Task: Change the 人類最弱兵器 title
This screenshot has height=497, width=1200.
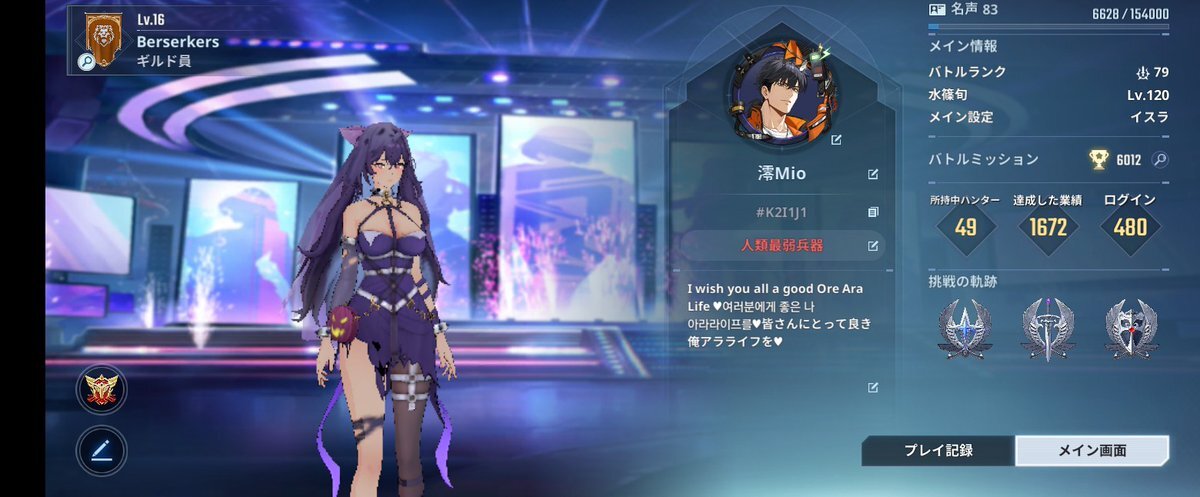Action: pyautogui.click(x=873, y=245)
